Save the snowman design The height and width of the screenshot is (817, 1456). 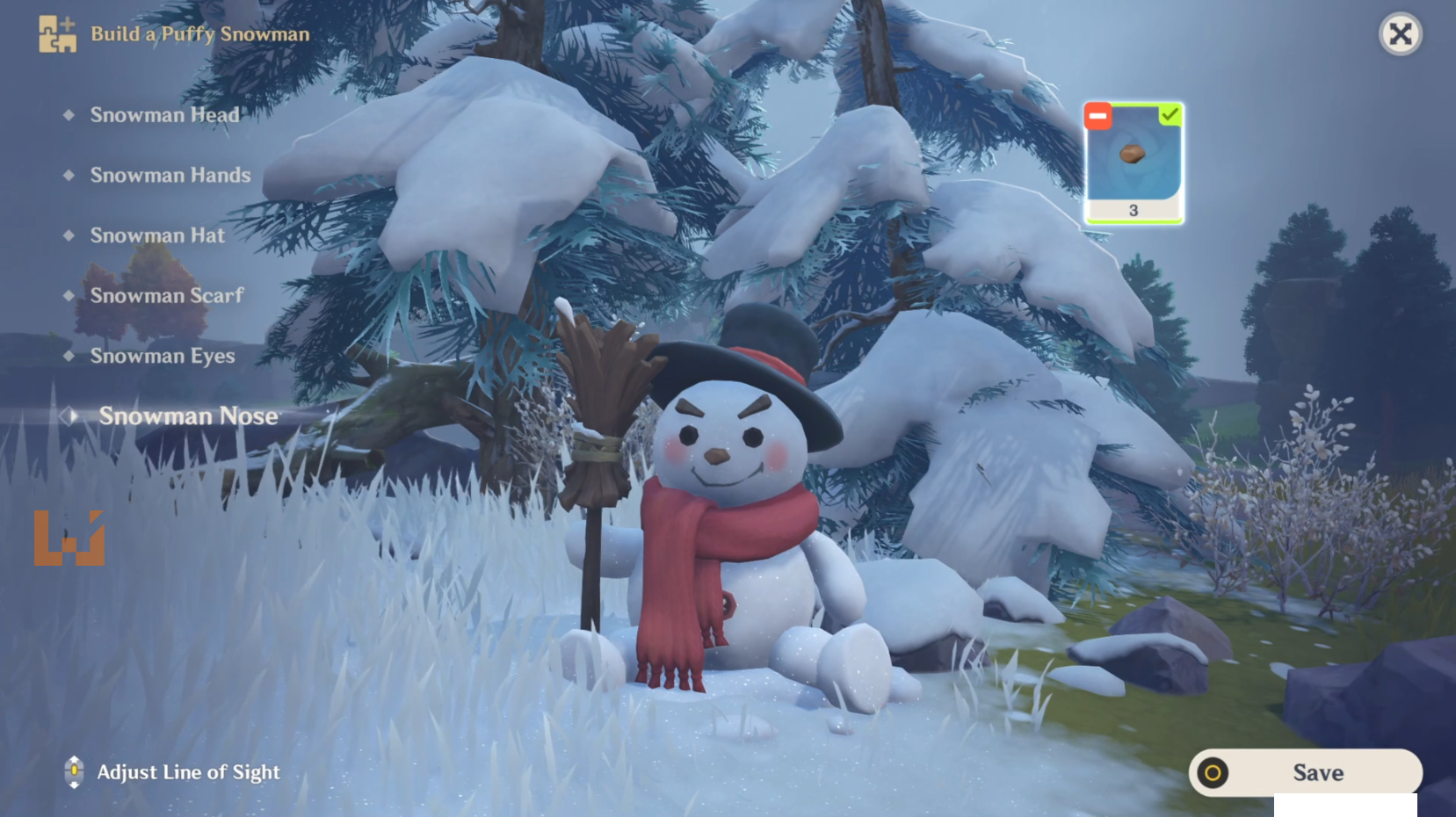click(1305, 773)
